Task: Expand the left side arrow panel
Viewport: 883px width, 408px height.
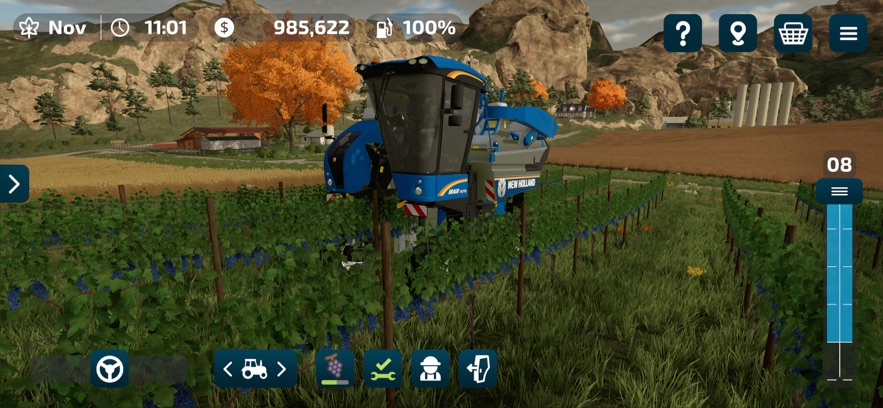Action: click(14, 184)
